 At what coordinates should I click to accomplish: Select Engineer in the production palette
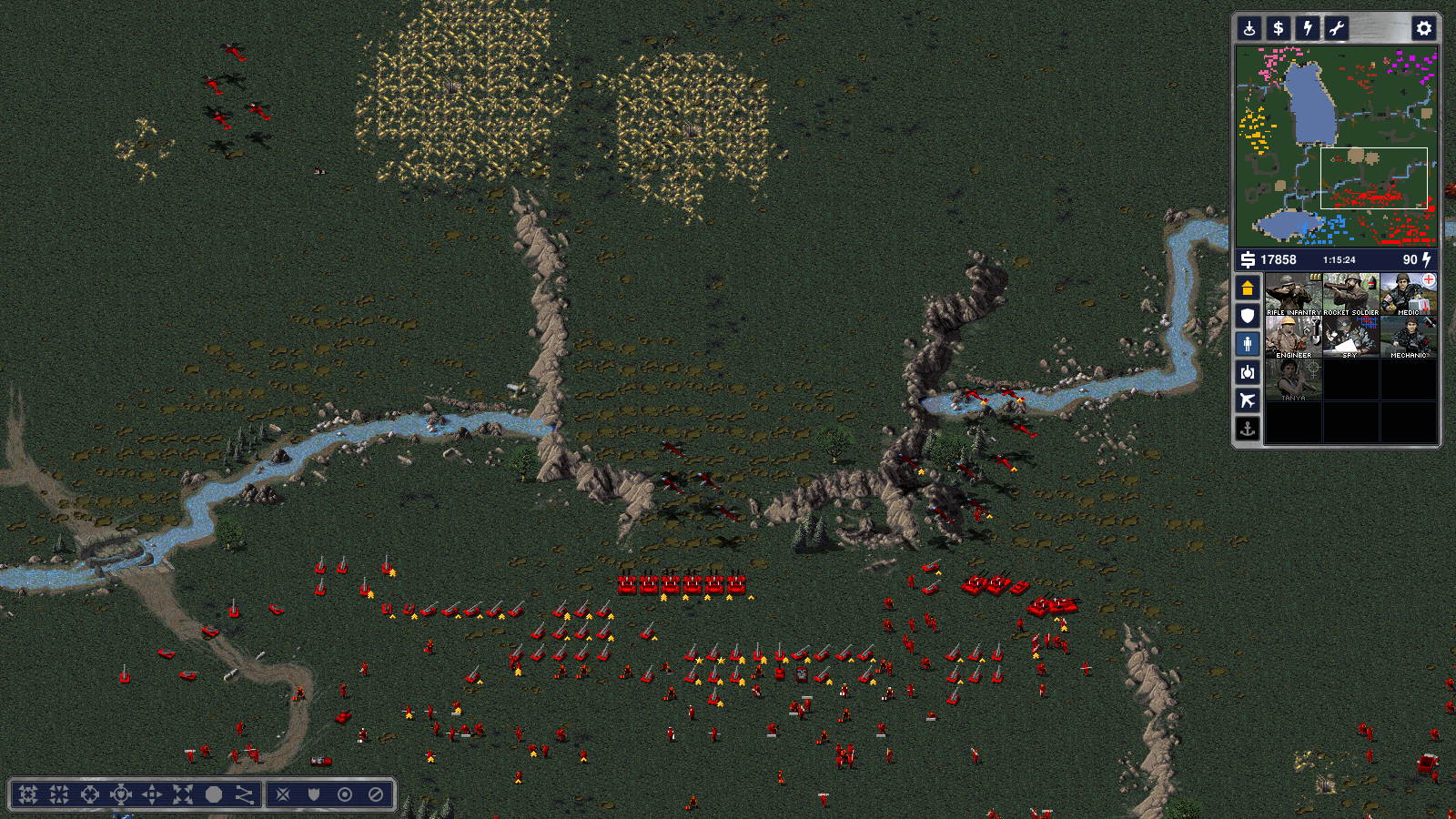tap(1293, 338)
